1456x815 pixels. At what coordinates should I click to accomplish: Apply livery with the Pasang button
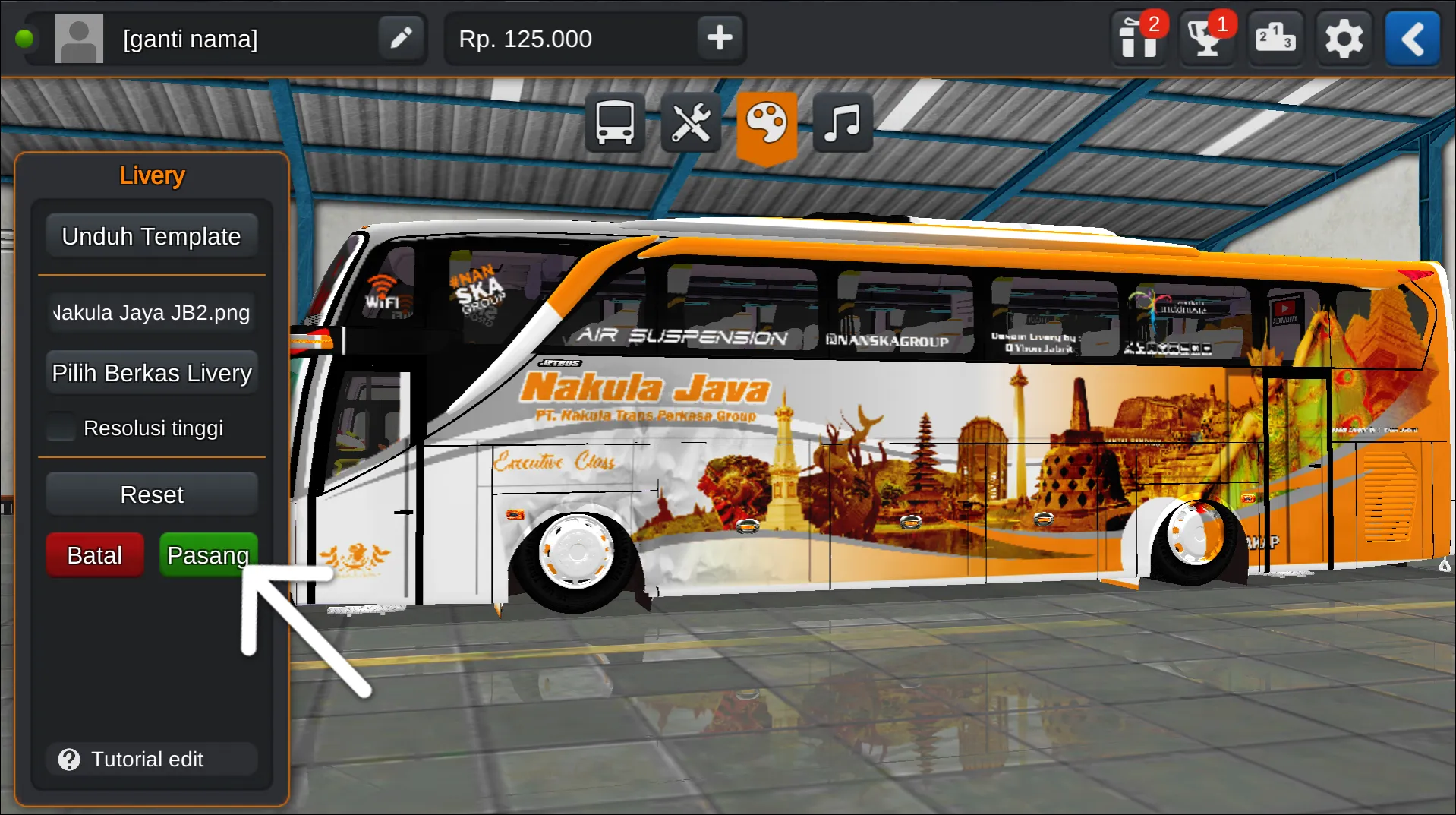pos(208,554)
